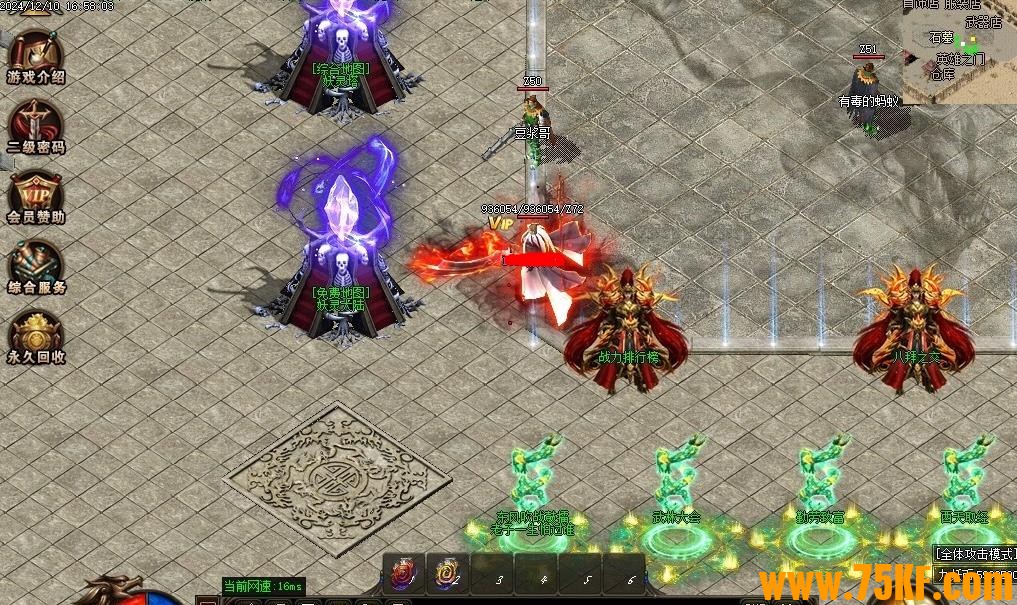
Task: Open the 游戏介绍 game introduction icon
Action: point(36,55)
